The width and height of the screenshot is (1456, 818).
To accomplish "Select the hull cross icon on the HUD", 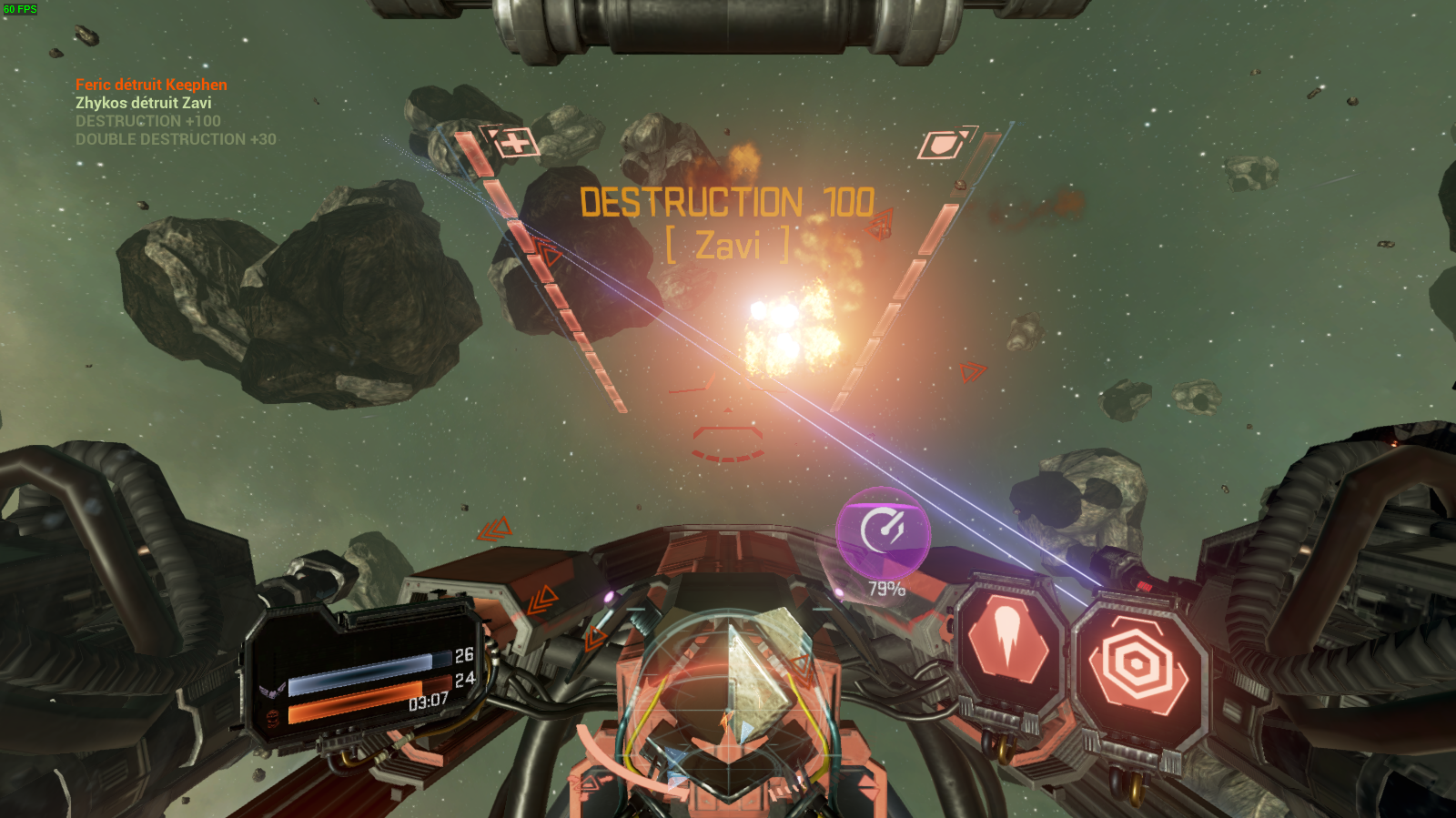I will tap(515, 143).
